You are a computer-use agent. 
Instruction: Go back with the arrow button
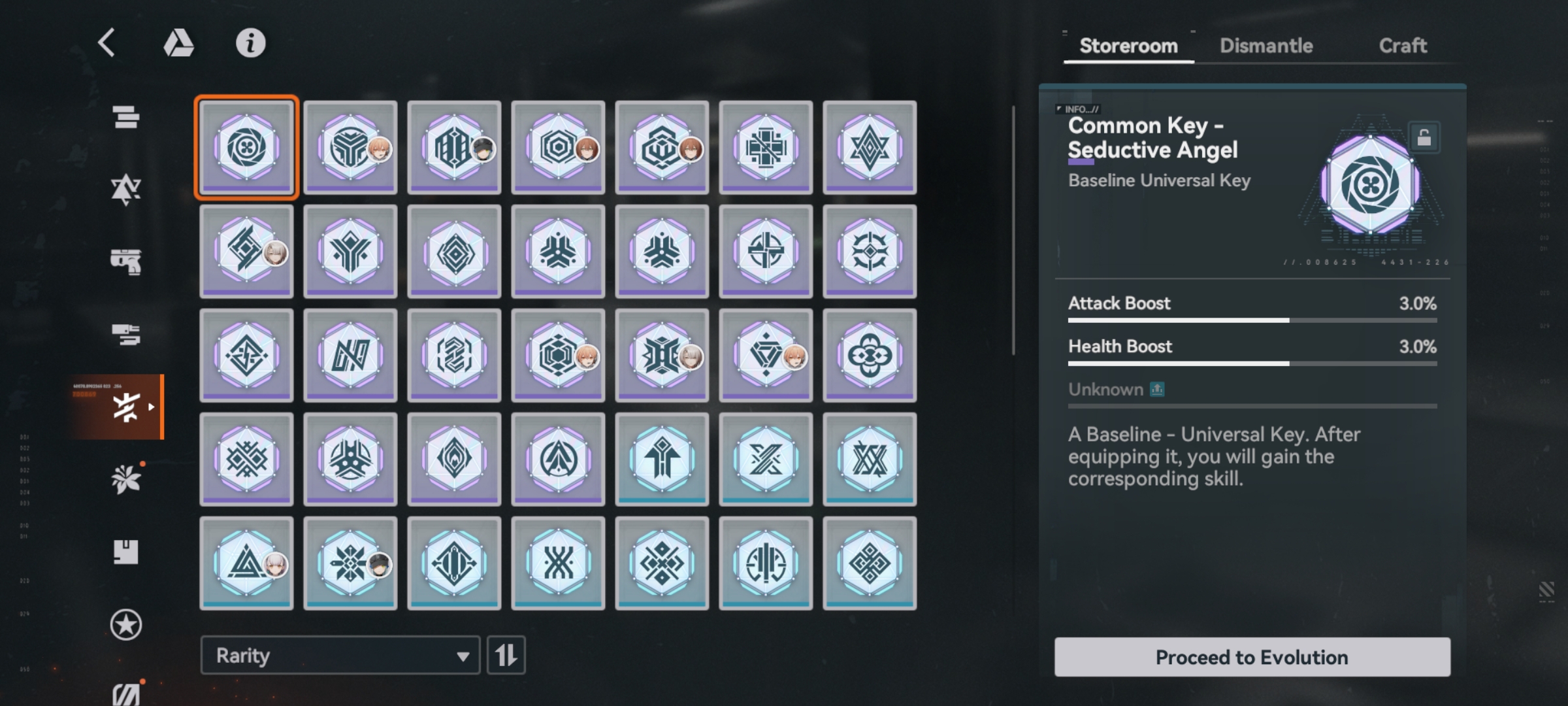(107, 43)
